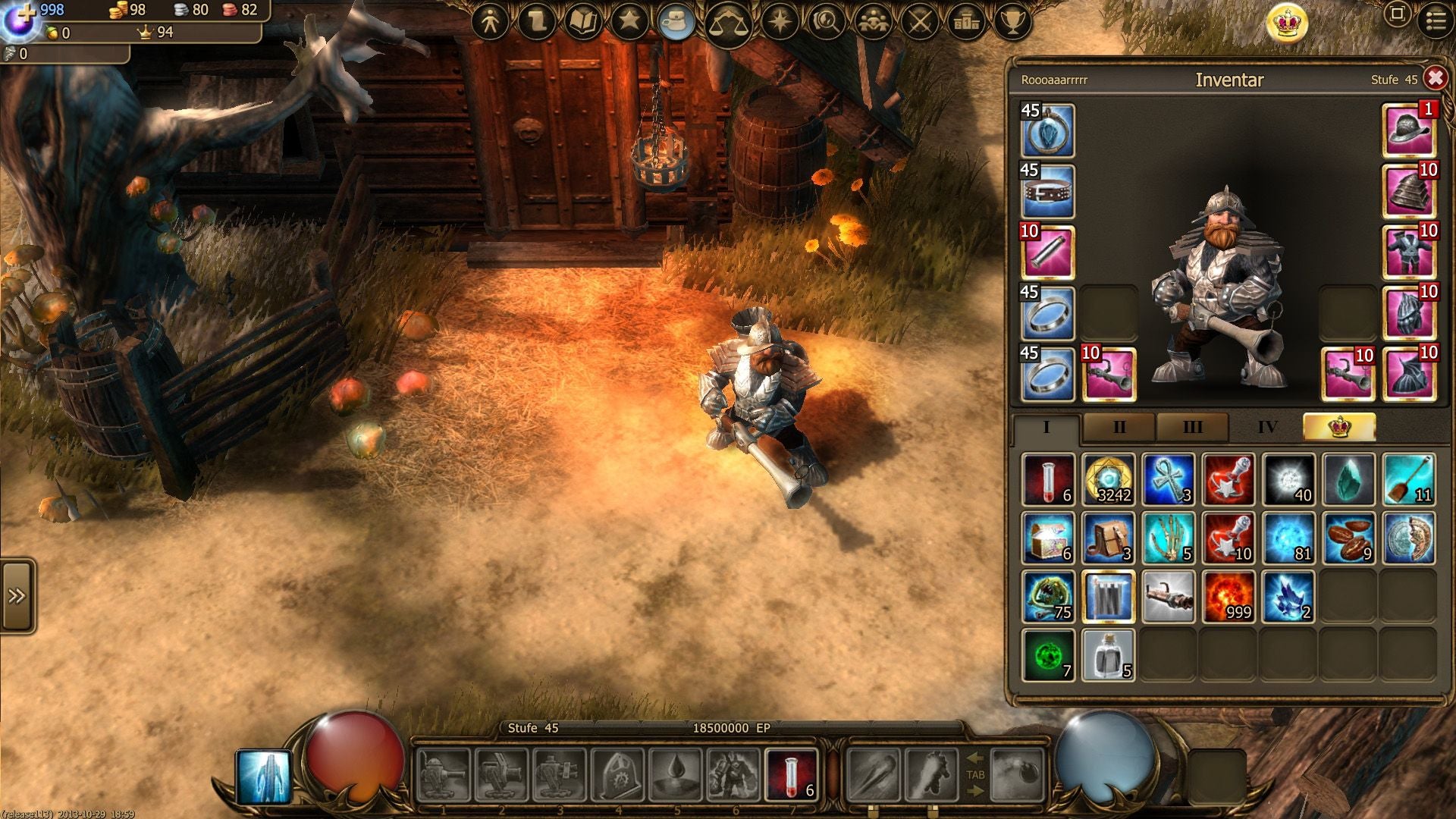This screenshot has height=819, width=1456.
Task: Select the coffee beans stack in inventory
Action: pos(1349,538)
